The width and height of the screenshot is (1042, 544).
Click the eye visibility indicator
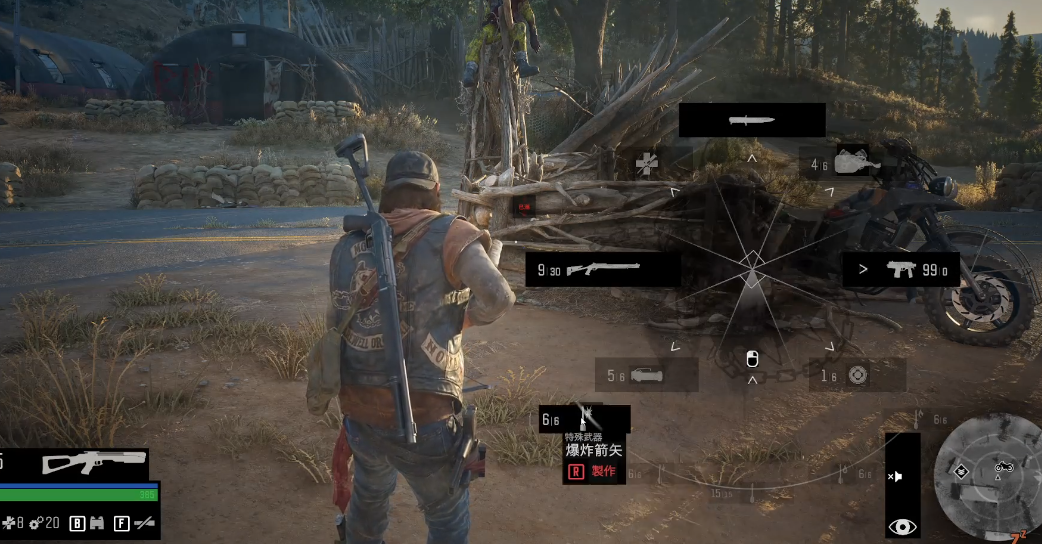click(901, 526)
